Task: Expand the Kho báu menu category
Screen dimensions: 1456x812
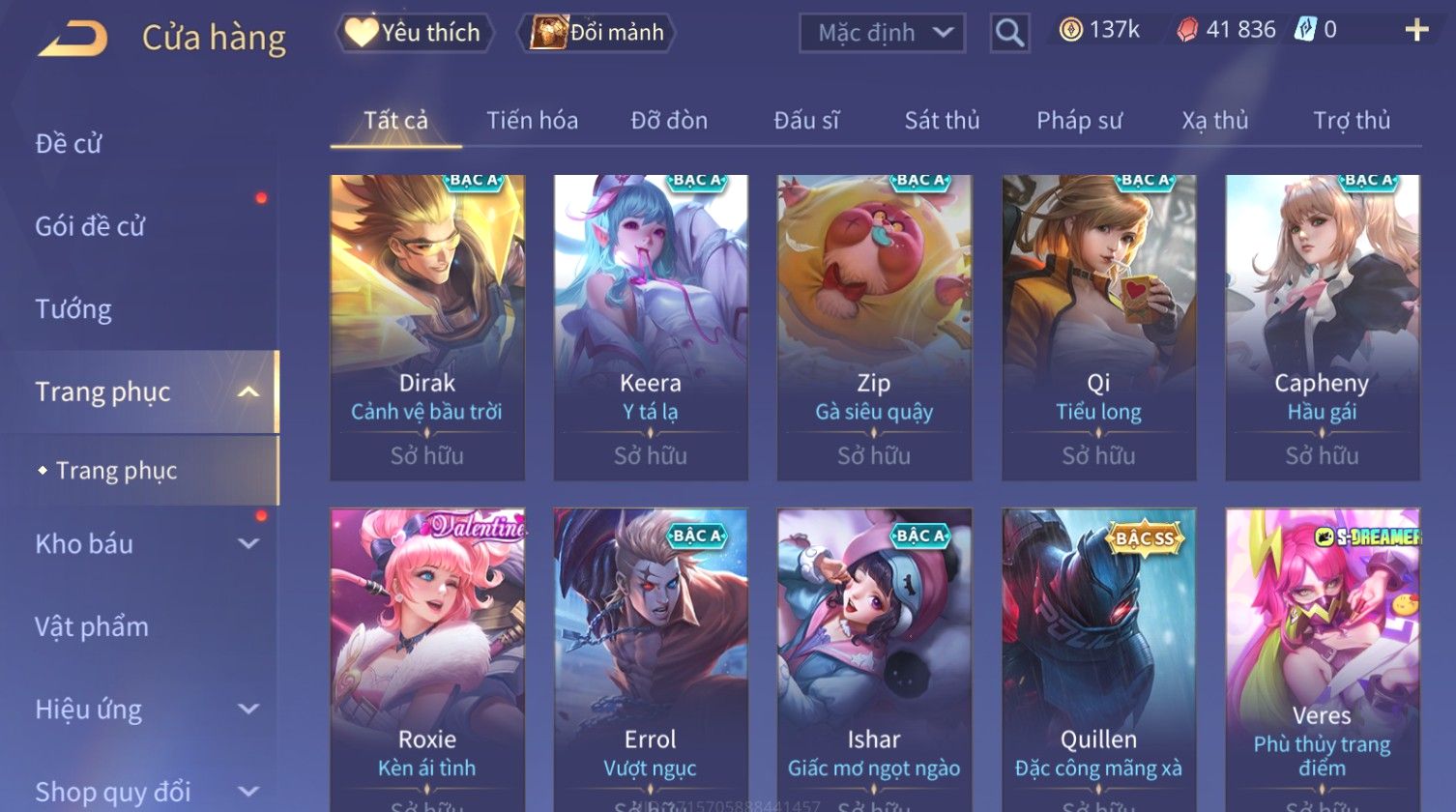Action: 145,544
